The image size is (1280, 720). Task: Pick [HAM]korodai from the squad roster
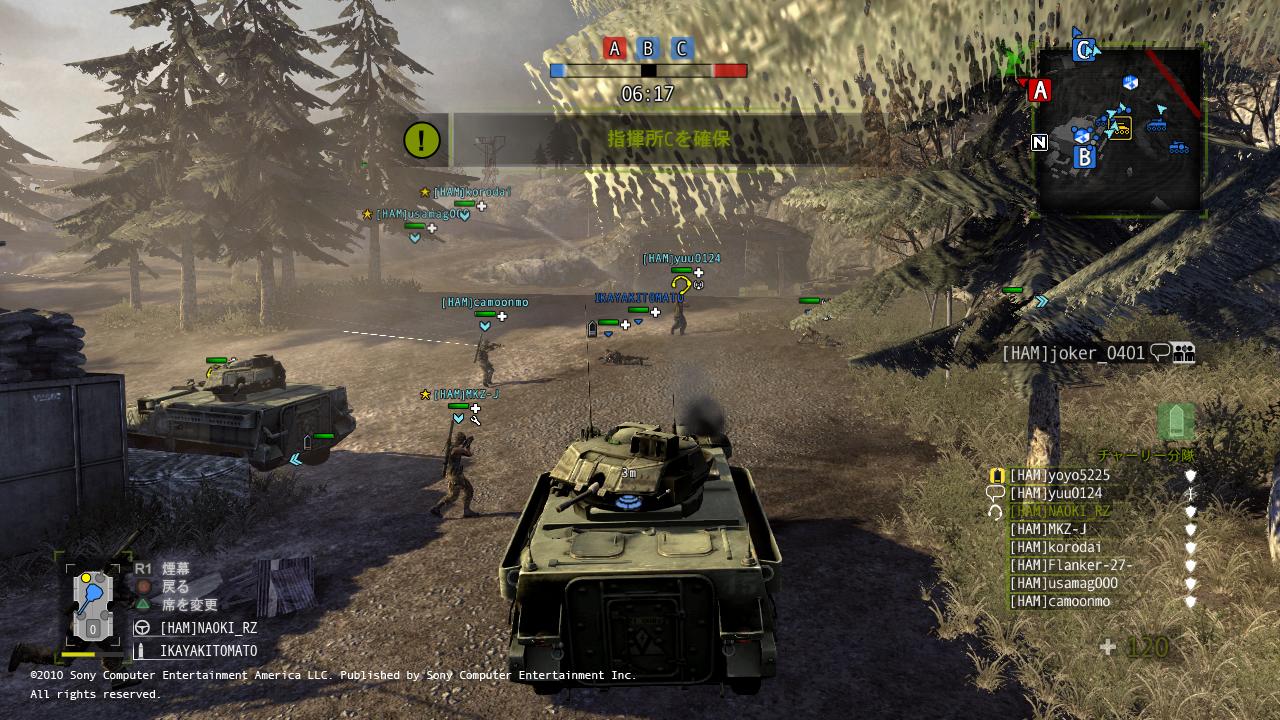pos(1055,548)
